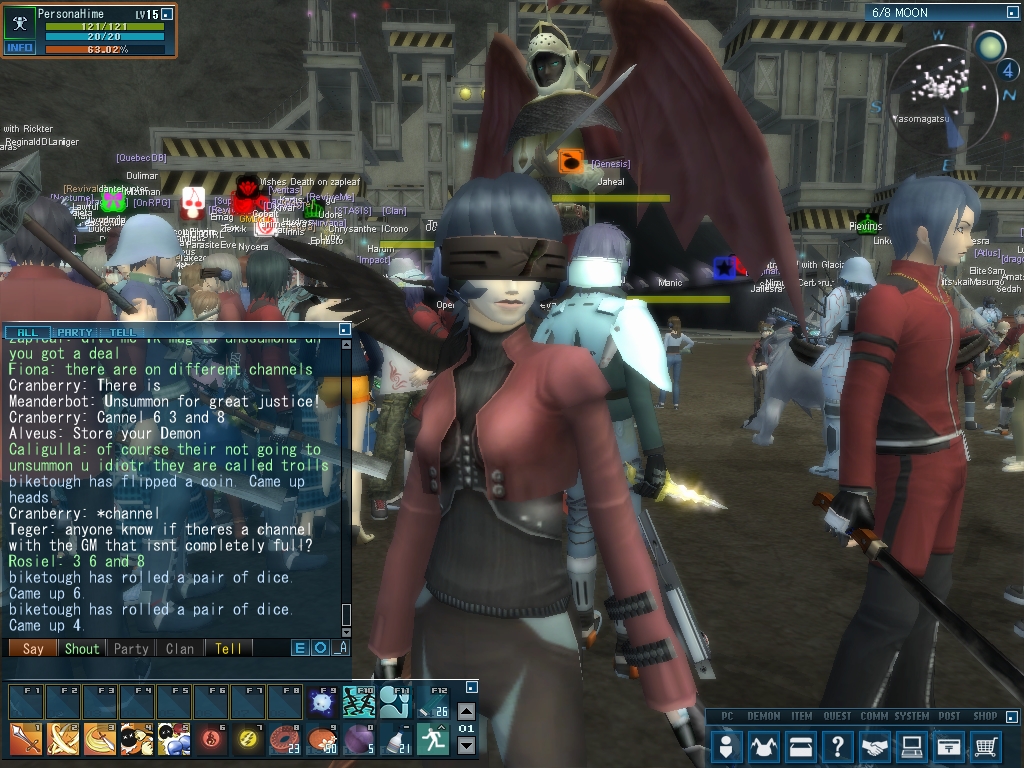Choose the Clan chat mode
This screenshot has width=1024, height=768.
pyautogui.click(x=180, y=648)
